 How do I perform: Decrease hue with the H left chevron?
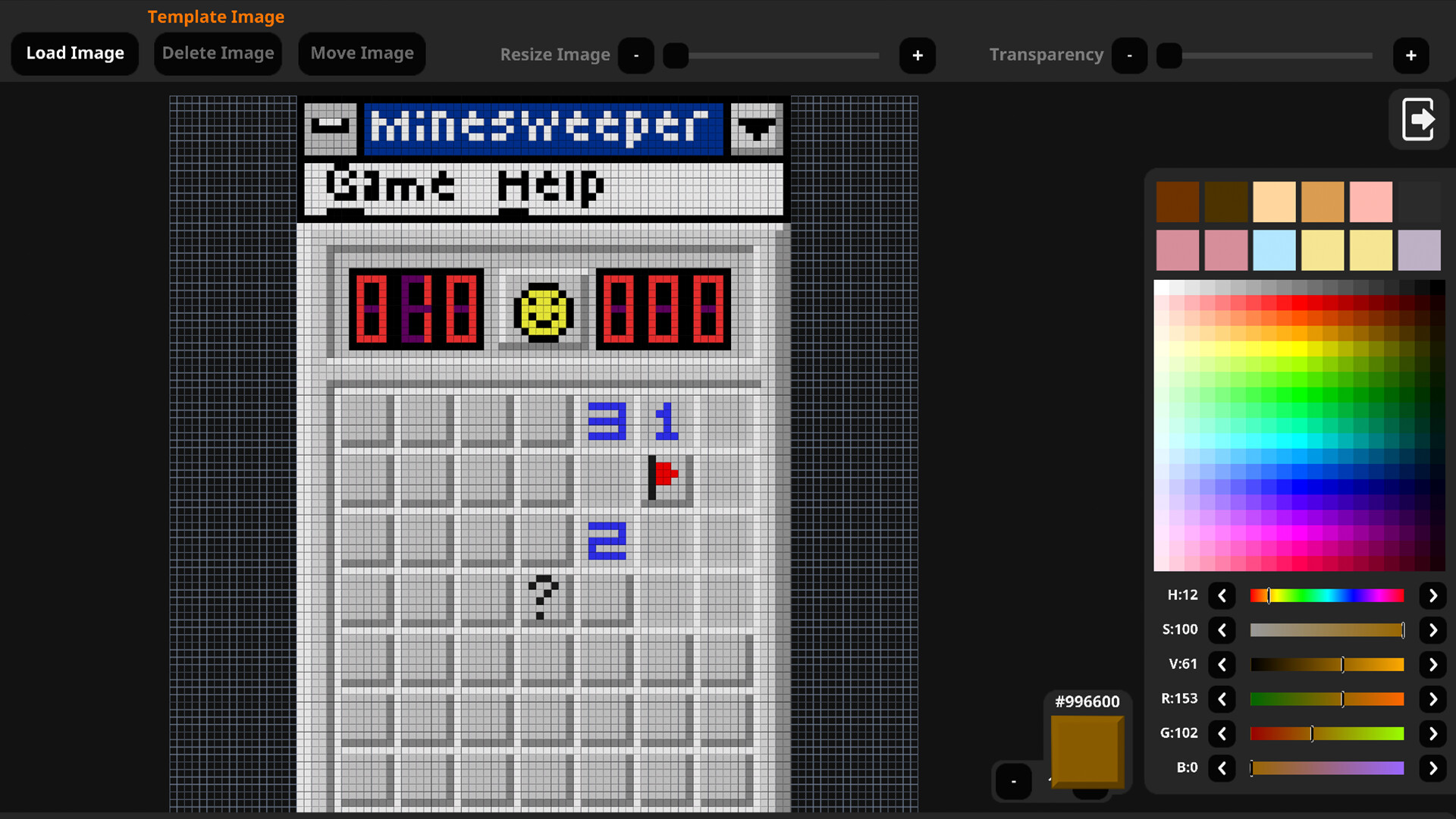pos(1222,595)
